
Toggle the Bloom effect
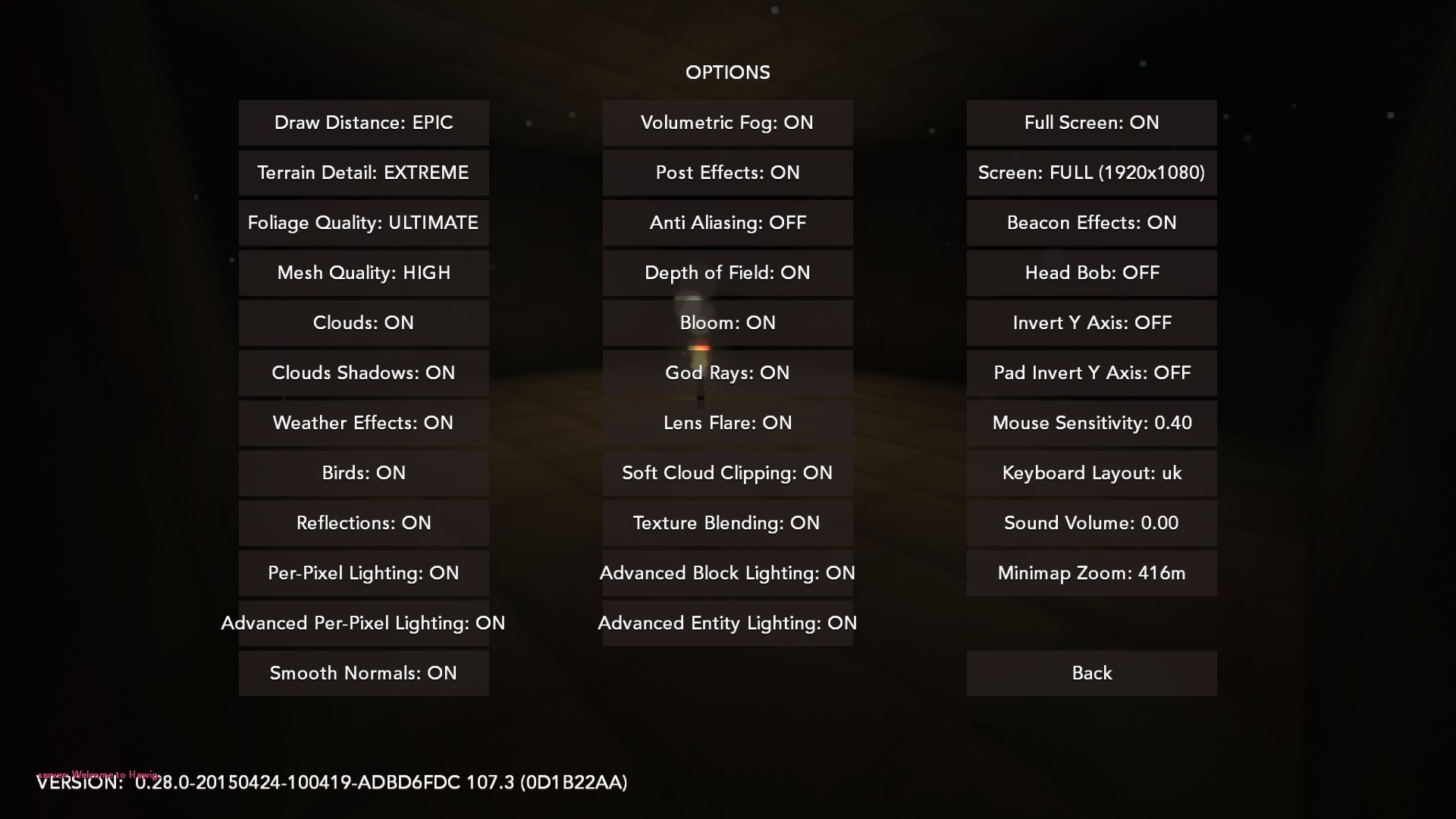[727, 323]
